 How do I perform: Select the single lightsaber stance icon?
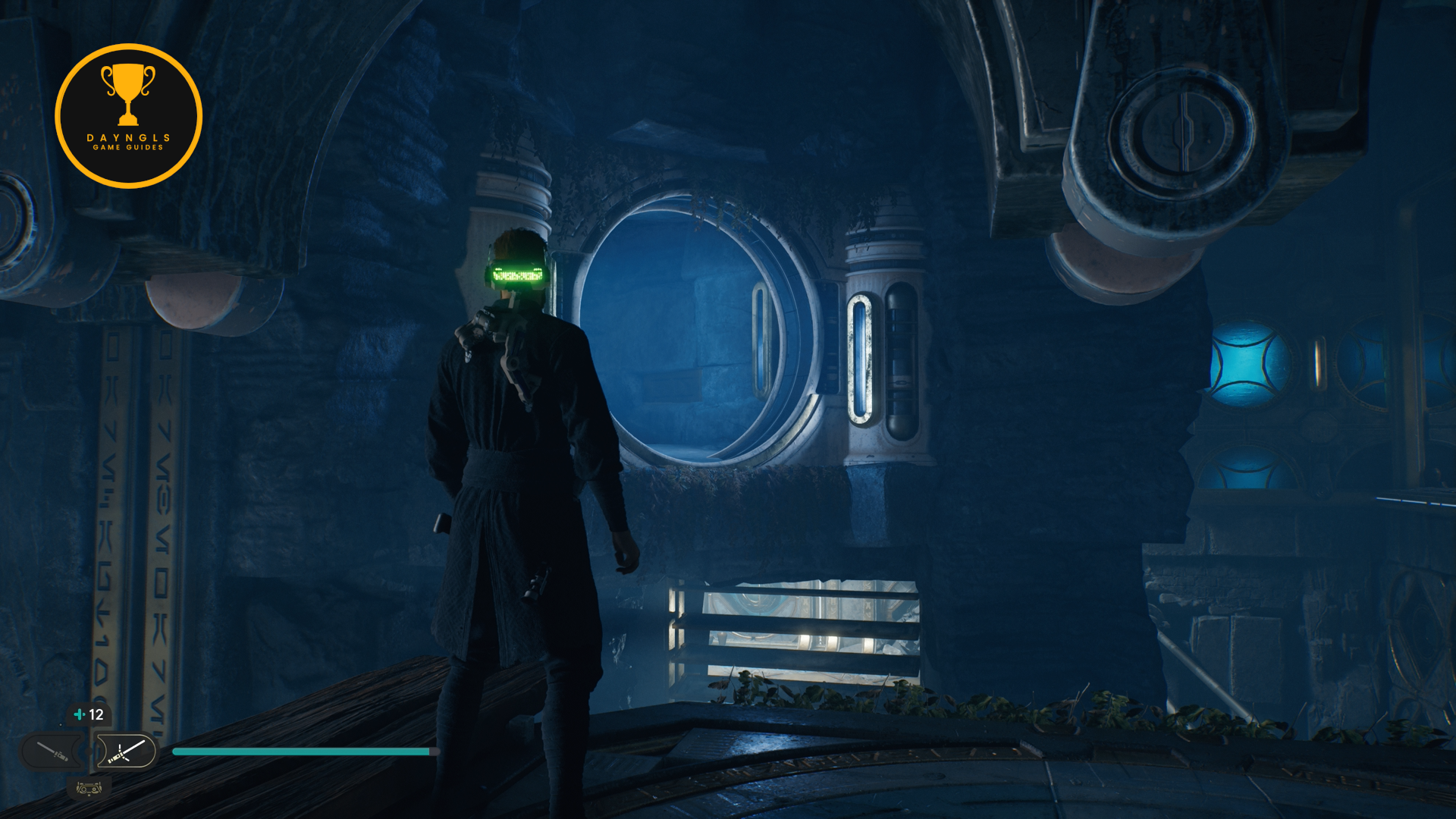pos(52,752)
